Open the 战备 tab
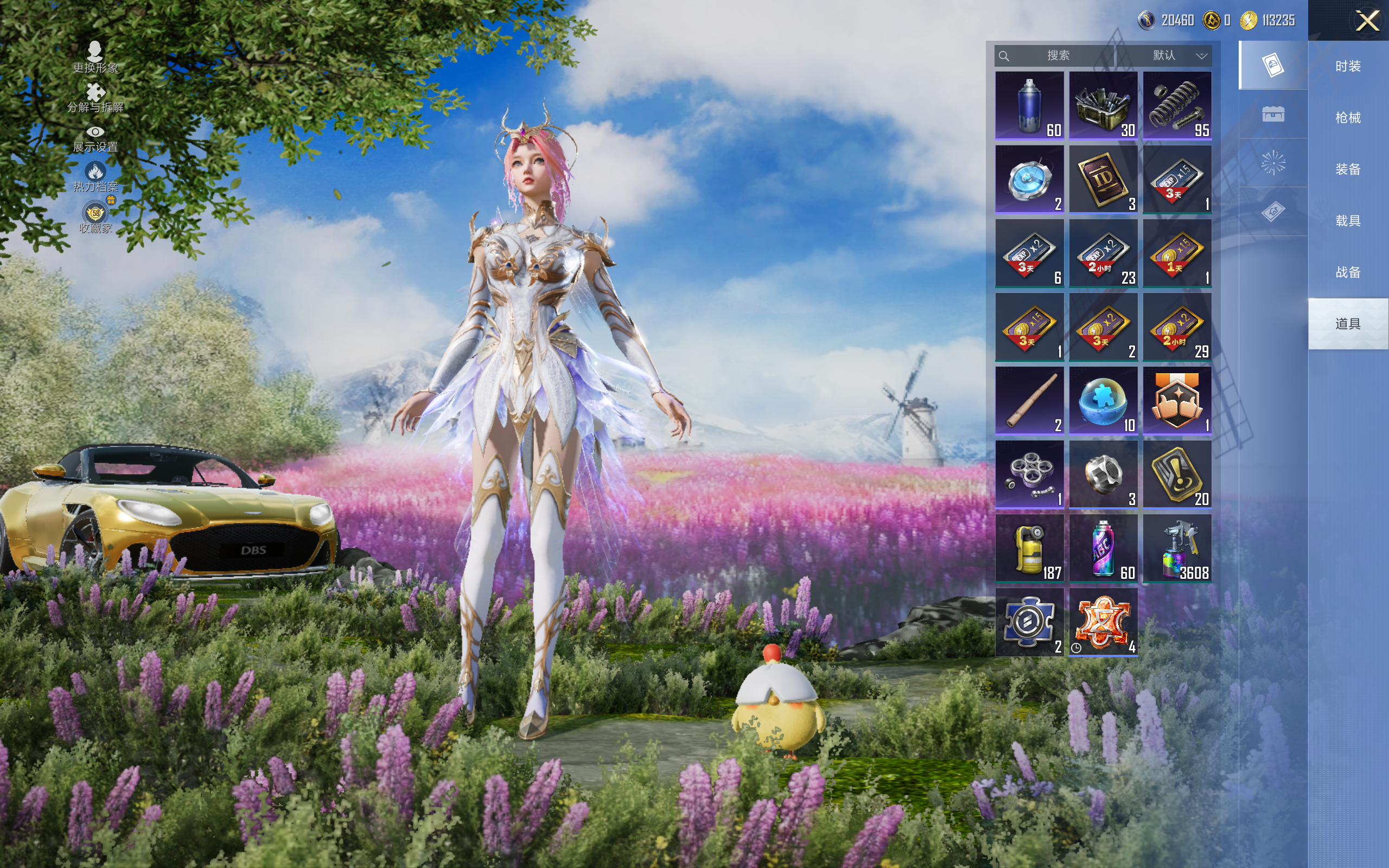This screenshot has height=868, width=1389. click(x=1348, y=272)
